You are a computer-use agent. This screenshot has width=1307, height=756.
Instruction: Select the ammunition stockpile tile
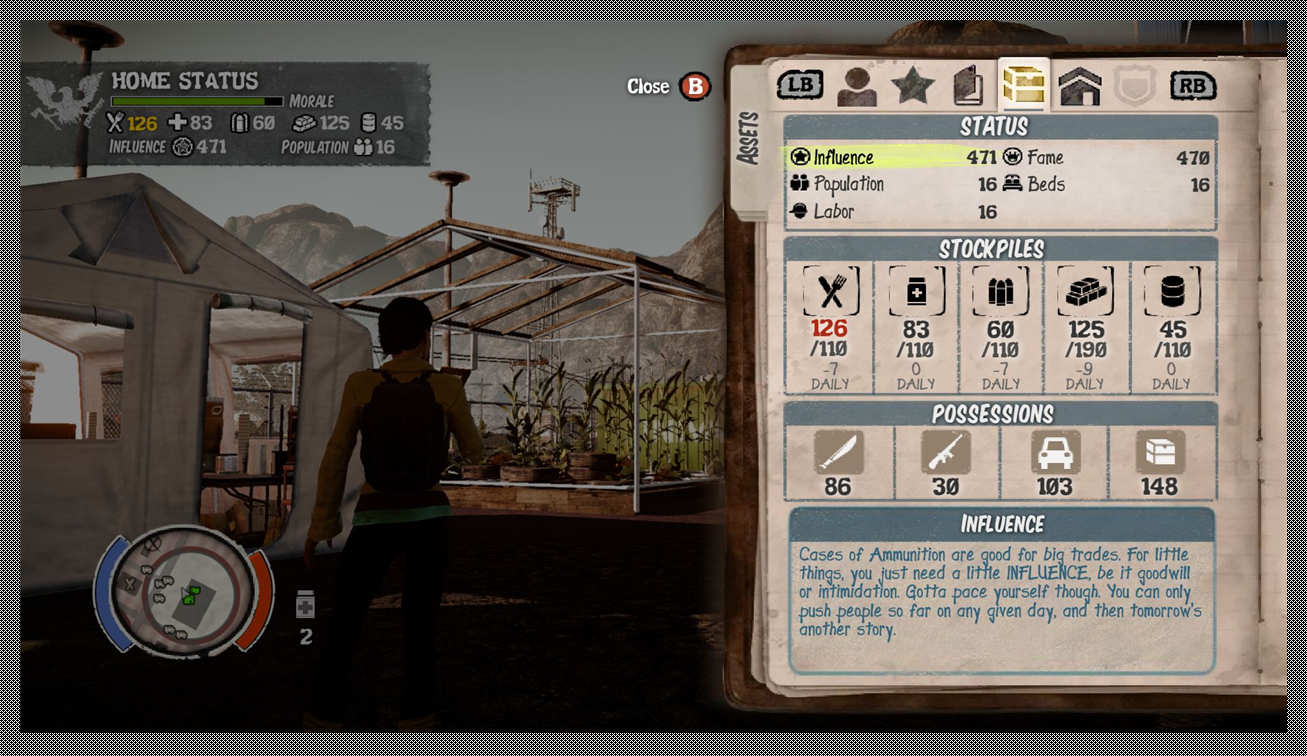point(1000,327)
